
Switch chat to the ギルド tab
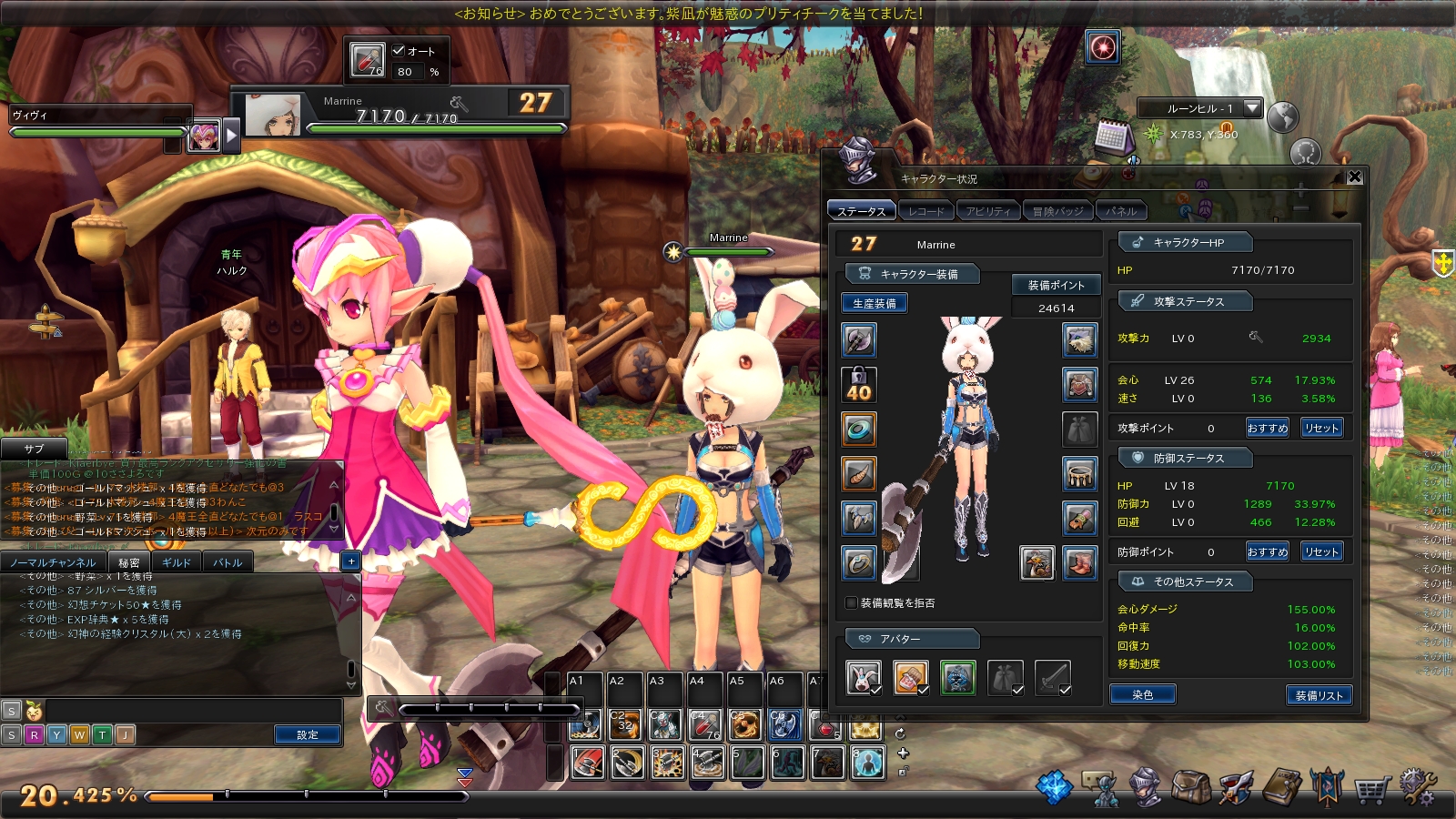tap(177, 562)
